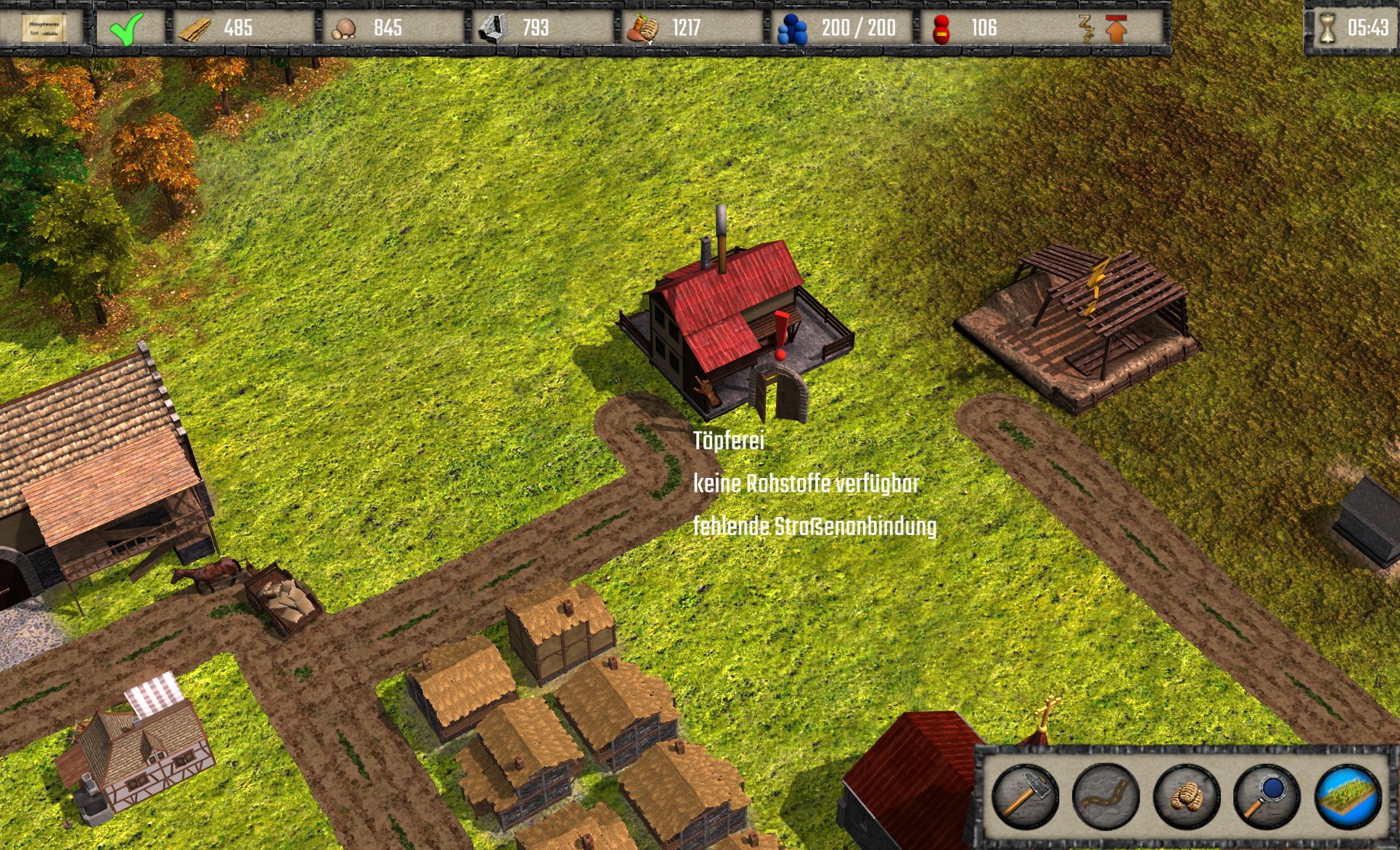This screenshot has height=850, width=1400.
Task: Click the blue terrain field button
Action: click(x=1347, y=796)
